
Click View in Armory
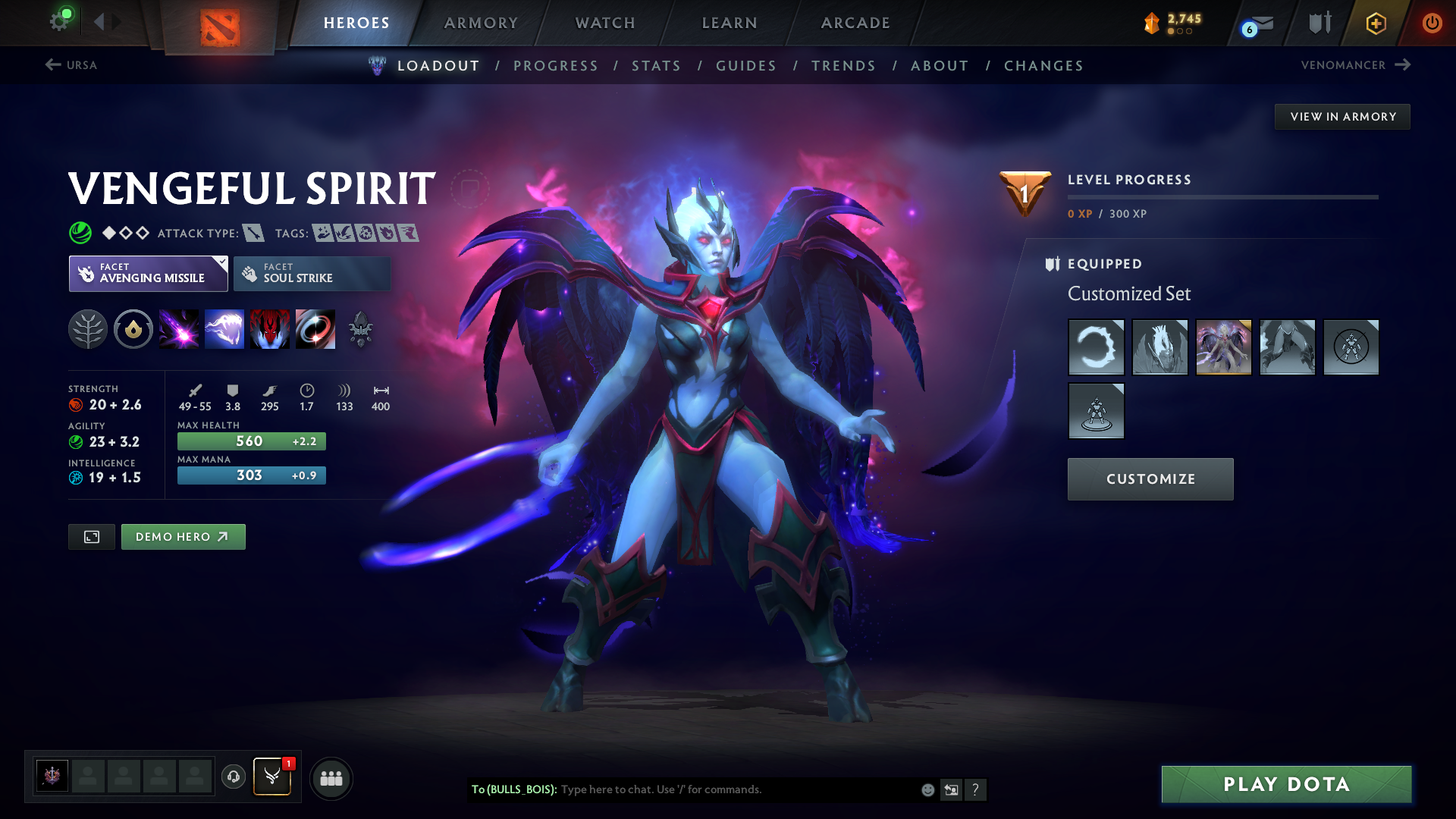point(1342,117)
